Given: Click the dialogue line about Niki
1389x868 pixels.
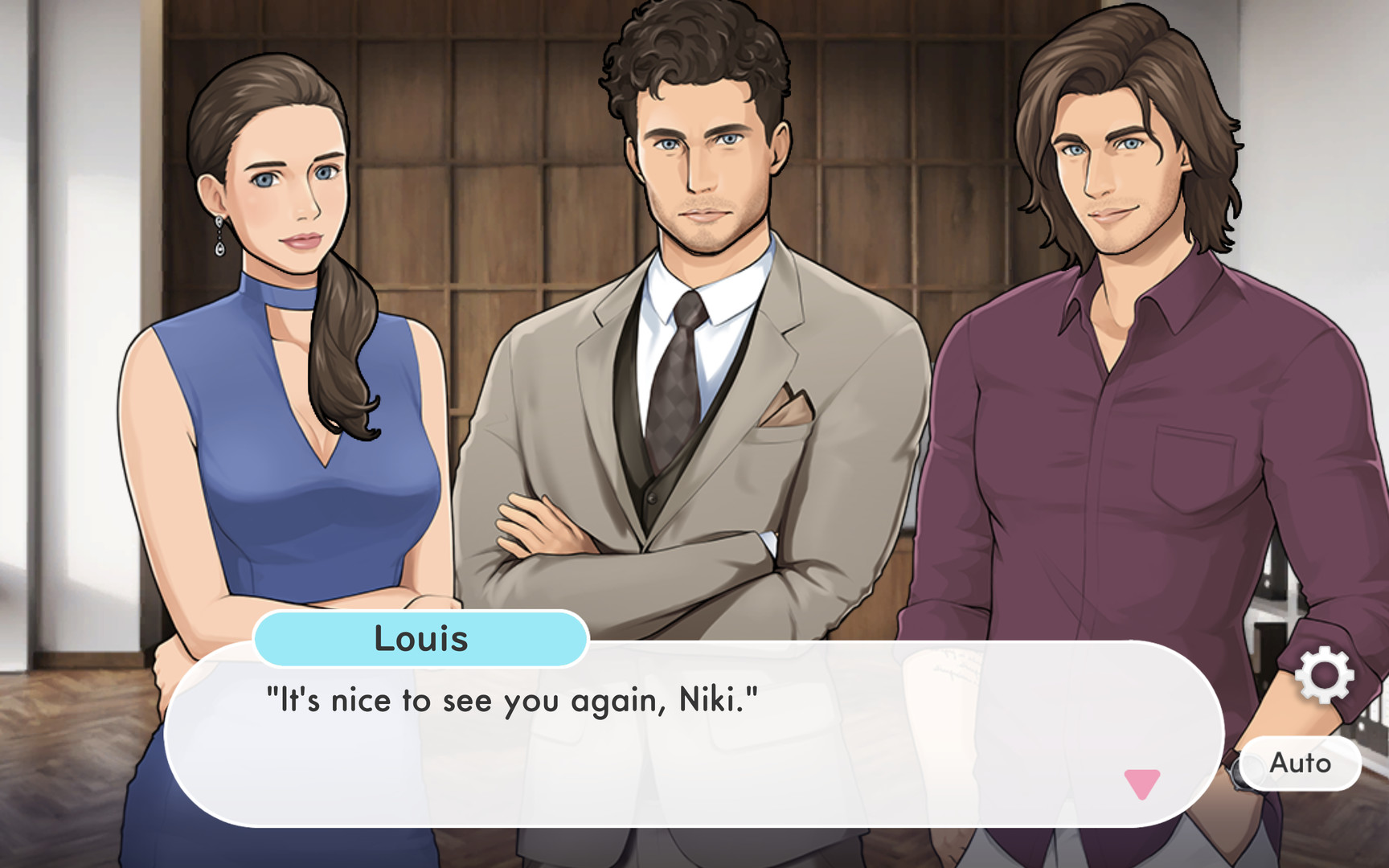Looking at the screenshot, I should point(510,700).
